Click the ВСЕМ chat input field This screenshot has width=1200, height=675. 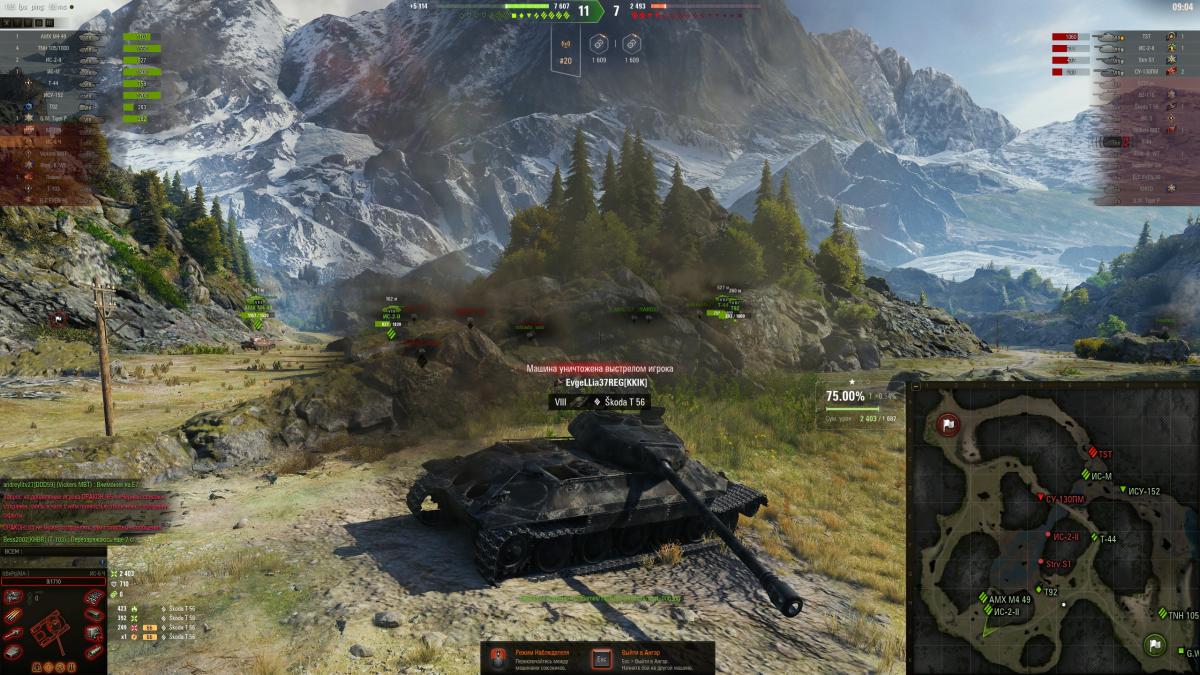[x=60, y=550]
